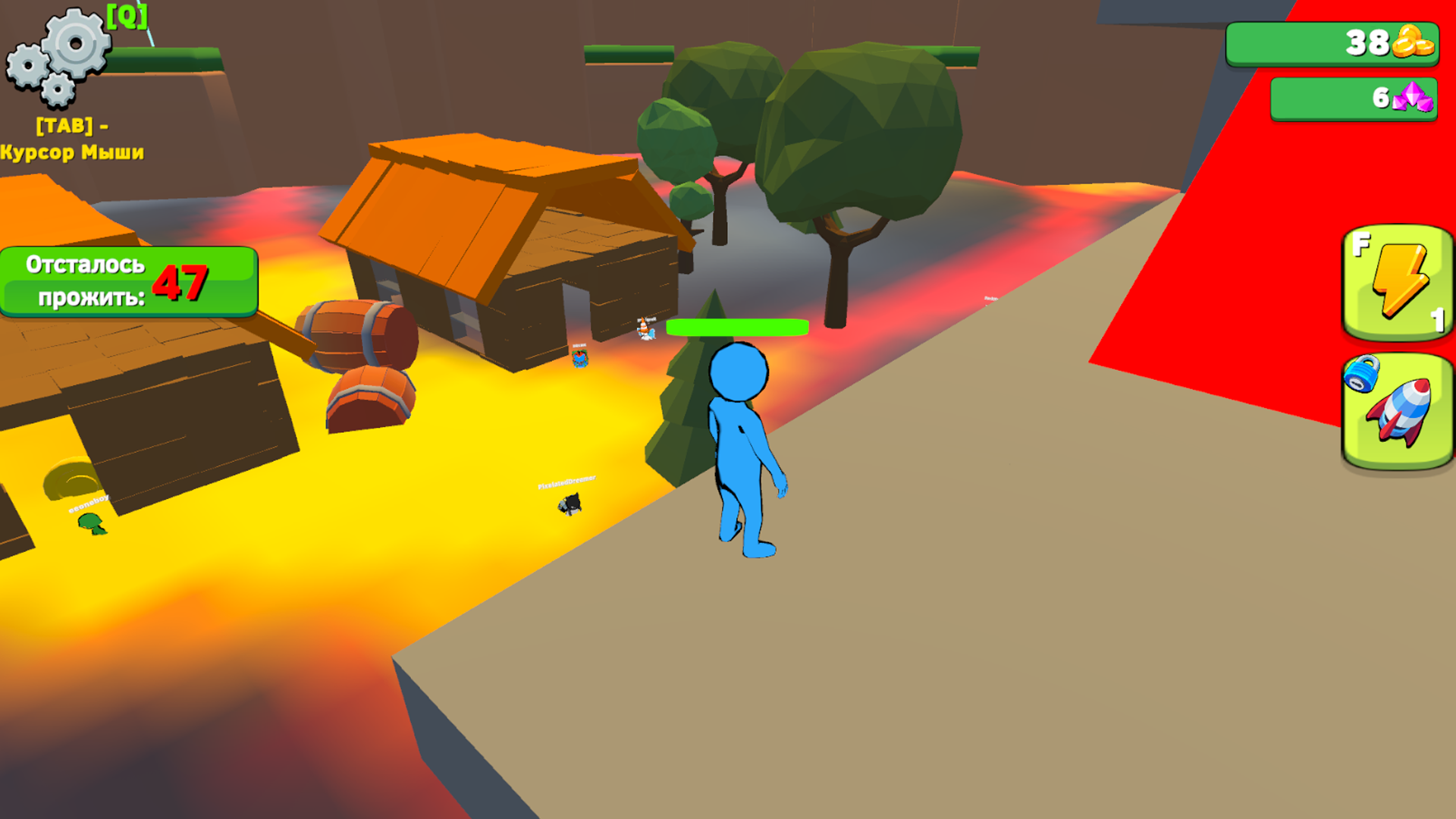Select the locked rocket ability

coord(1398,413)
